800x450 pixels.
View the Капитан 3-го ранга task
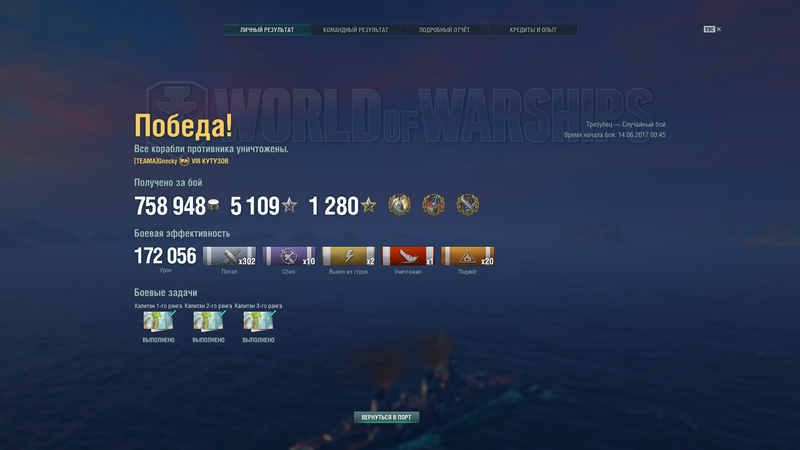[x=258, y=321]
